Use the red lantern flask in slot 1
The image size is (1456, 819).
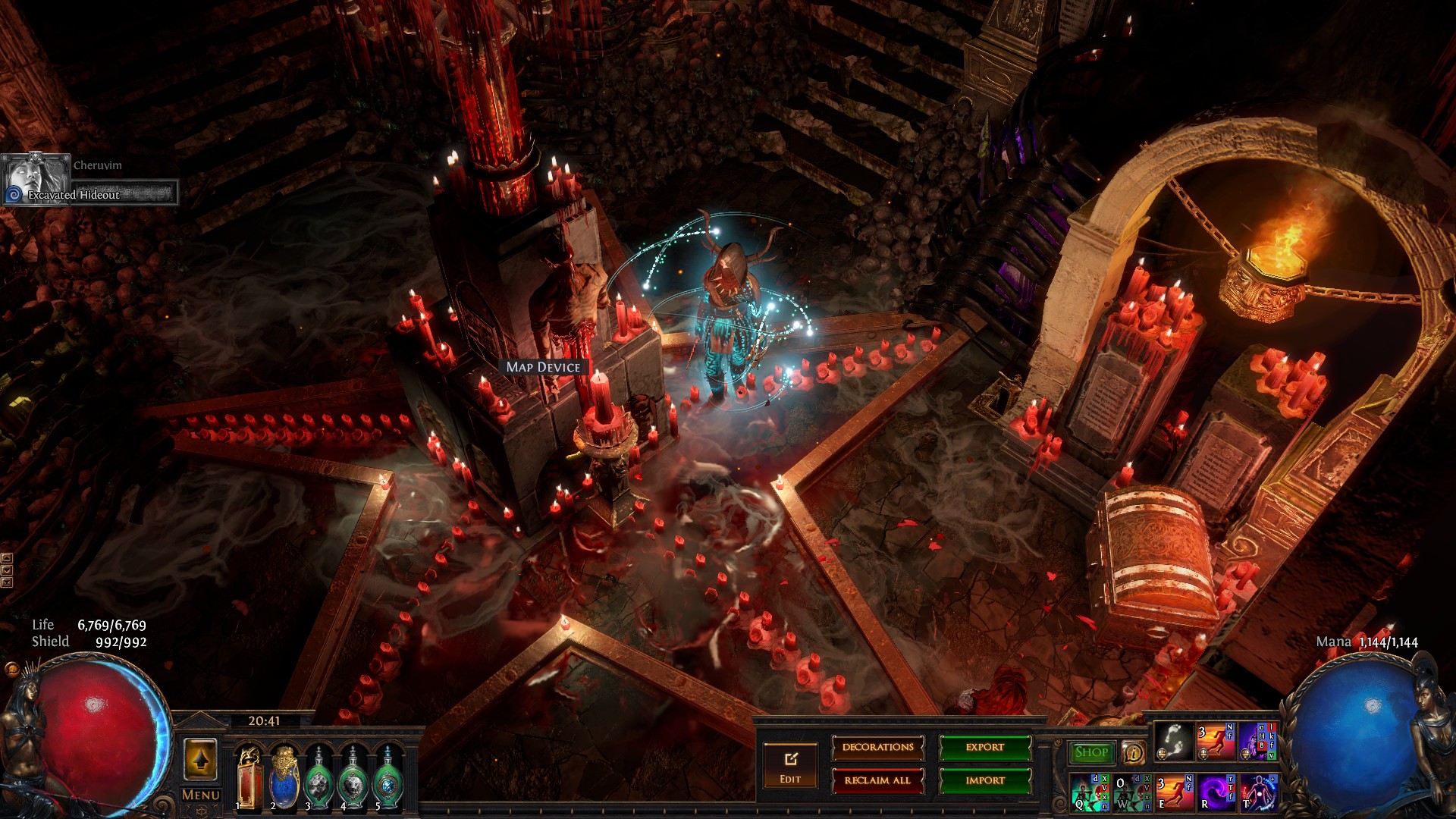249,777
